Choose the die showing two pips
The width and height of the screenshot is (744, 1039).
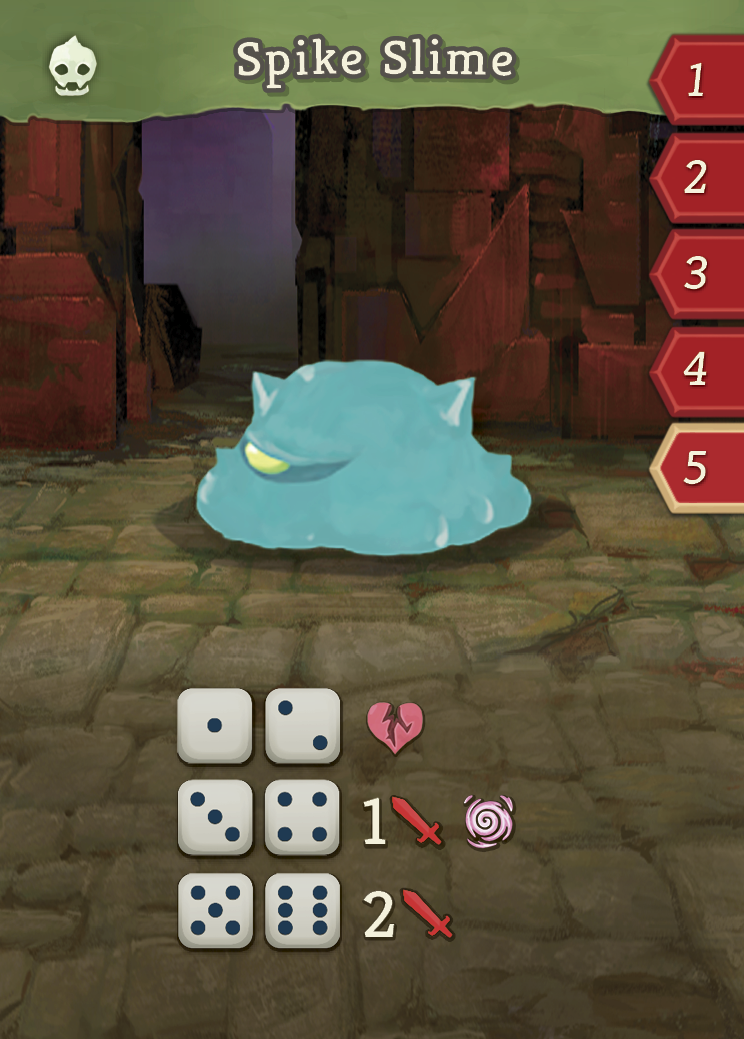(x=303, y=726)
